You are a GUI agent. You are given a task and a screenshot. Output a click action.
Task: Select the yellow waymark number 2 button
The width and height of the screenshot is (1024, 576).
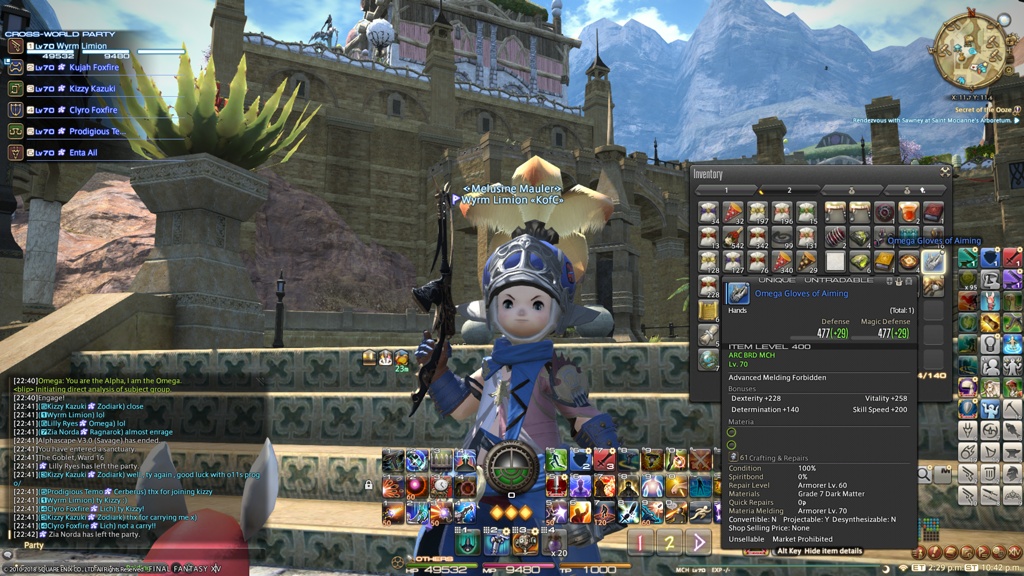click(x=670, y=543)
